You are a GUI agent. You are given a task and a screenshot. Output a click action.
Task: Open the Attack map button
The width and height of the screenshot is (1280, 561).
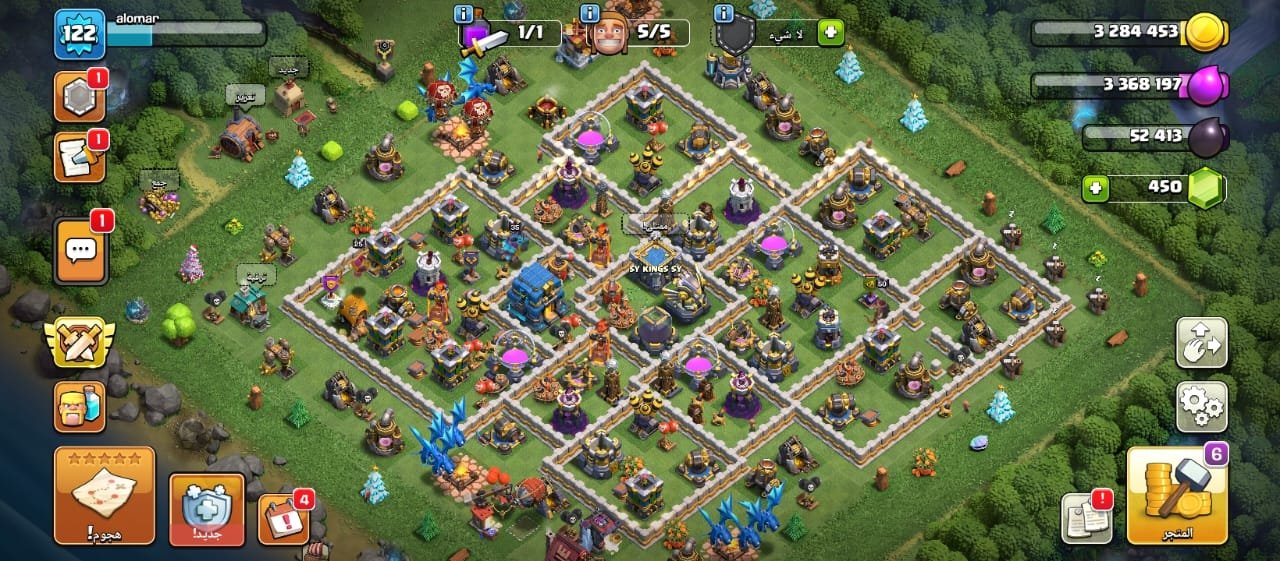[x=105, y=495]
